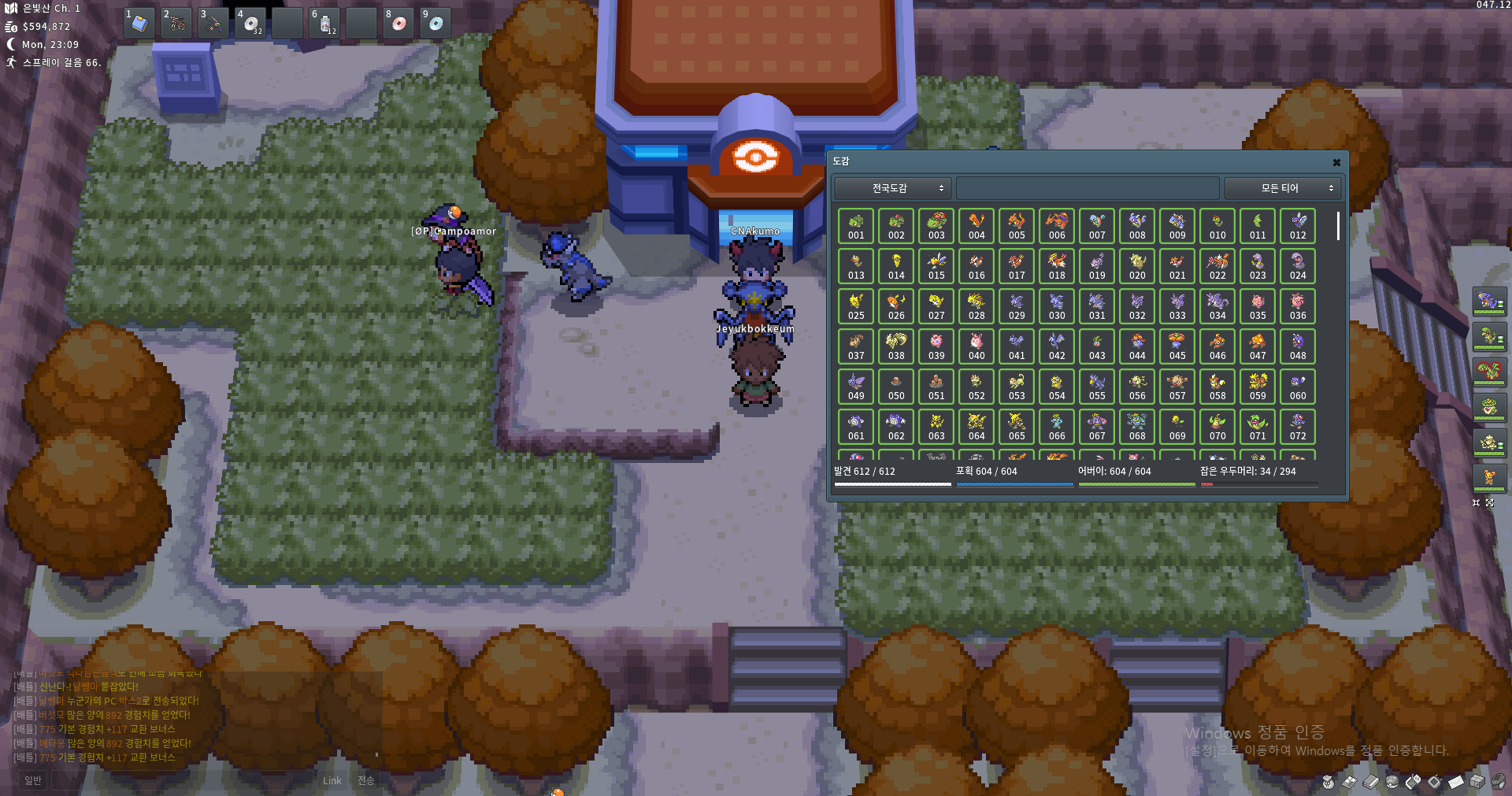Click the 전송 send button in chat
This screenshot has width=1512, height=796.
coord(366,780)
